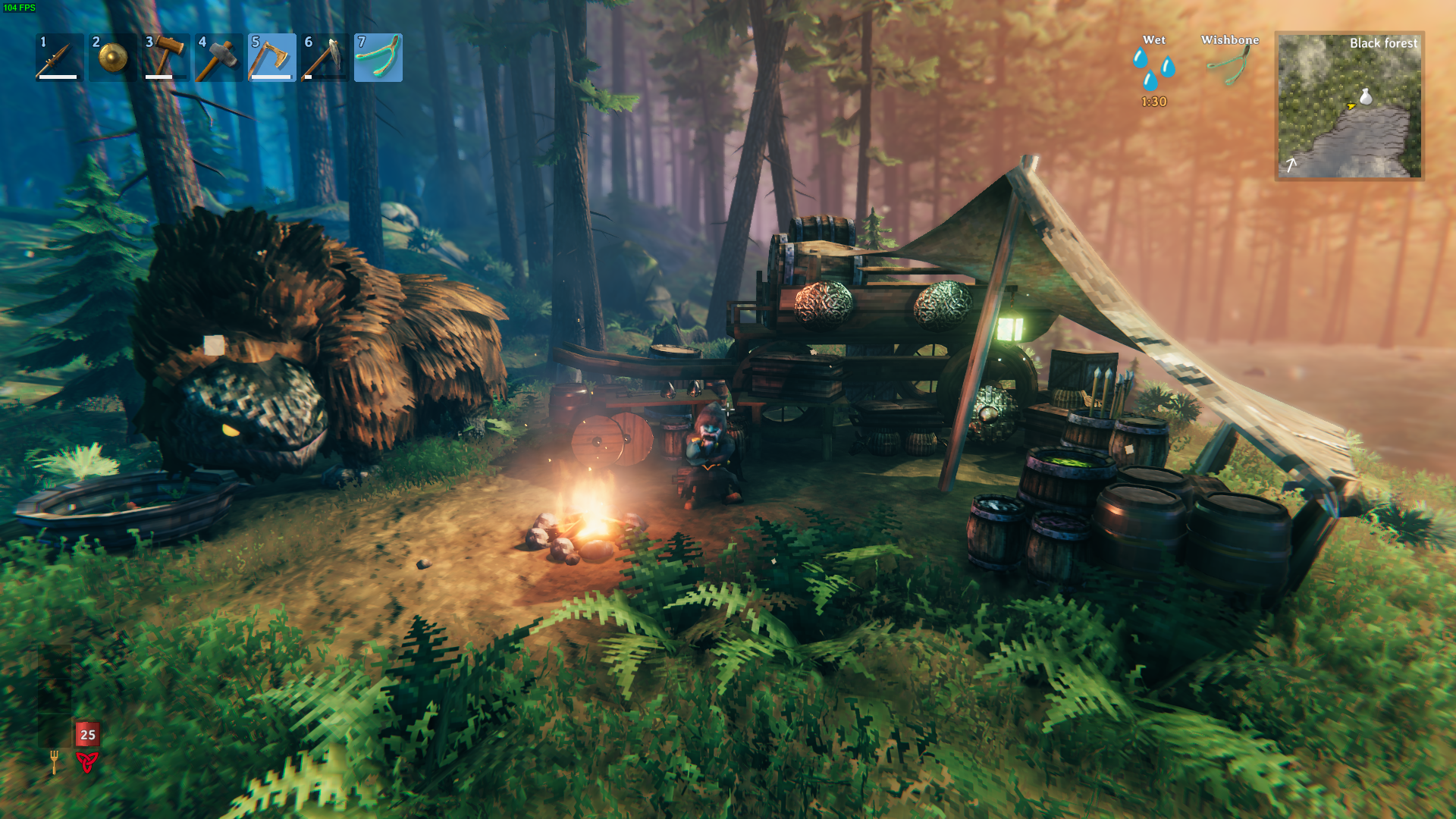Click the white trader bag map marker
The height and width of the screenshot is (819, 1456).
(1366, 96)
